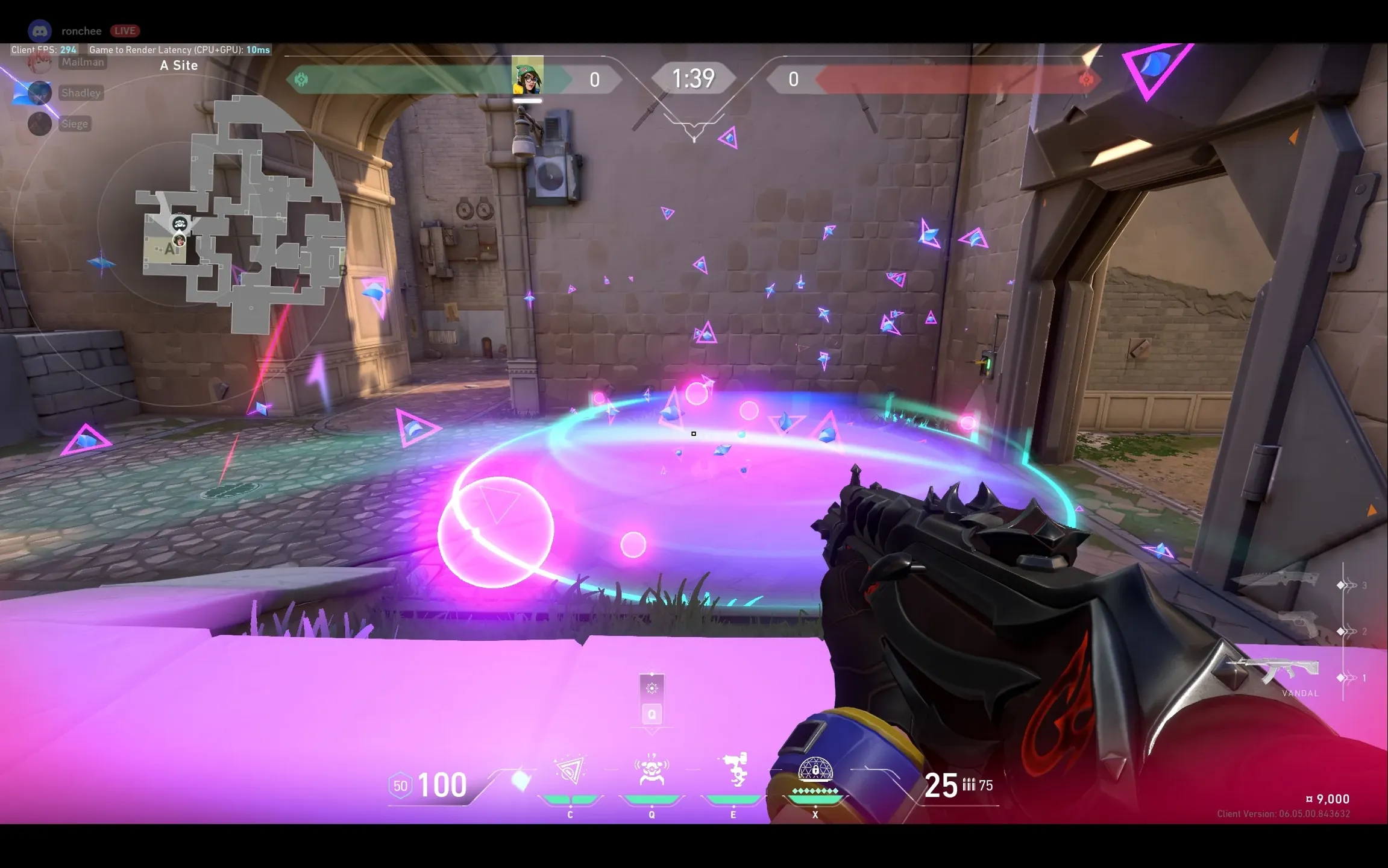Image resolution: width=1388 pixels, height=868 pixels.
Task: Click the green team emblem icon
Action: pos(301,80)
